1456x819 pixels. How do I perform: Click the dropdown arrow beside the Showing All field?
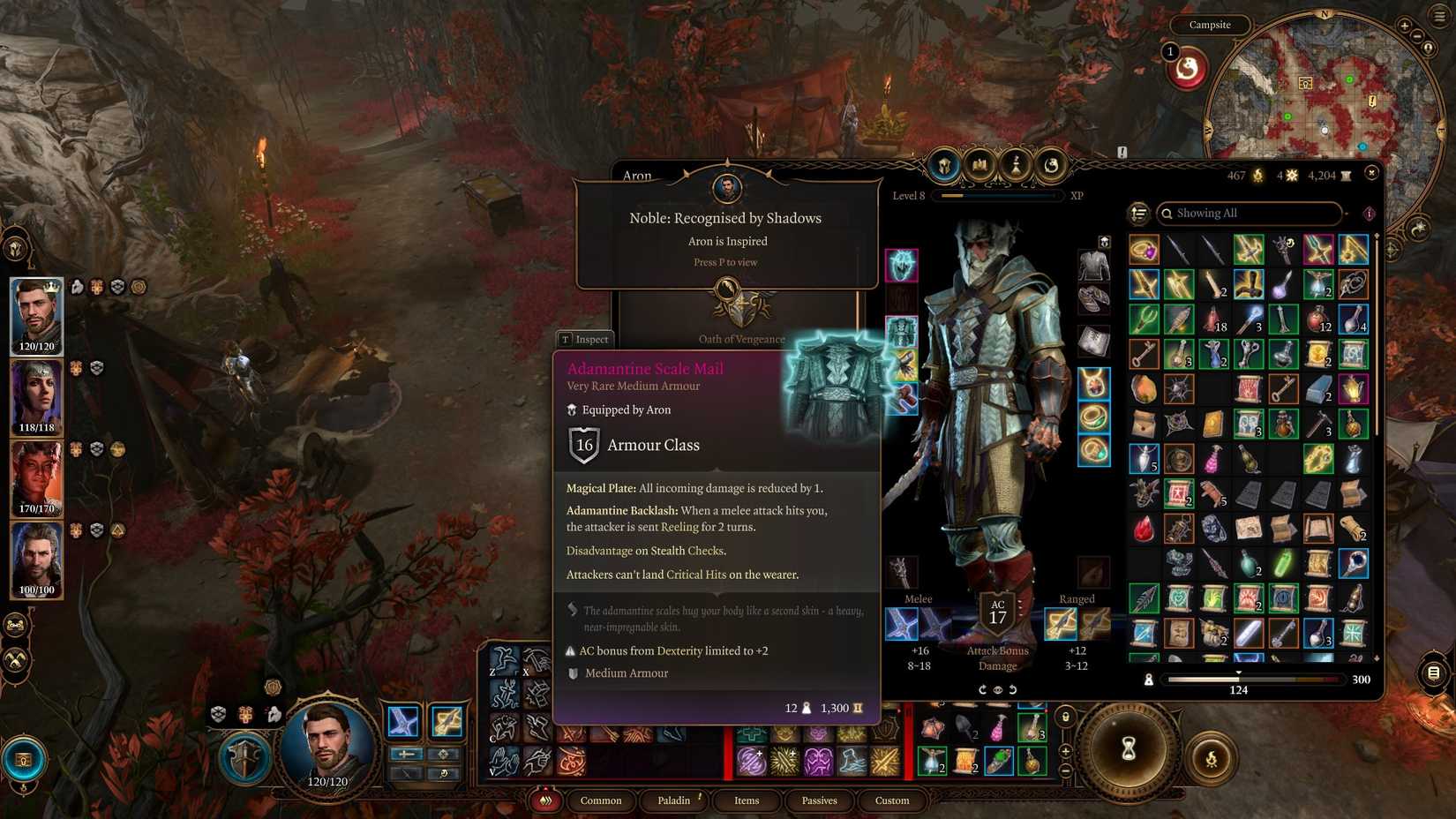(1346, 214)
